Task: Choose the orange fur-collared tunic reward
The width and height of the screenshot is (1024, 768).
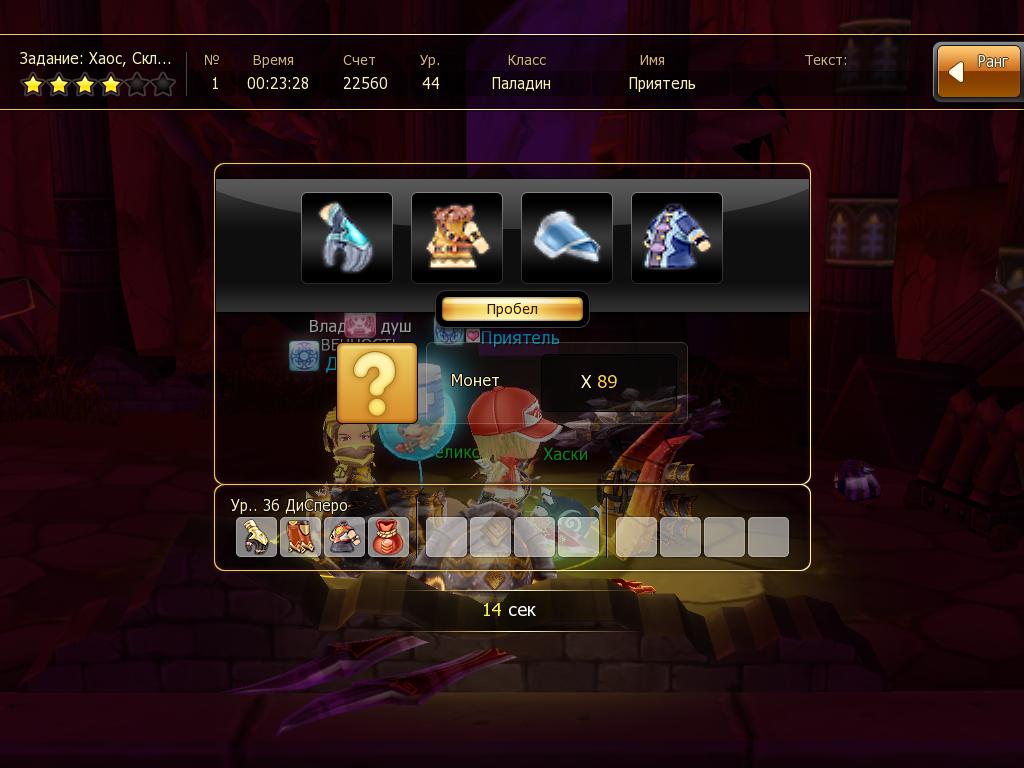Action: 457,238
